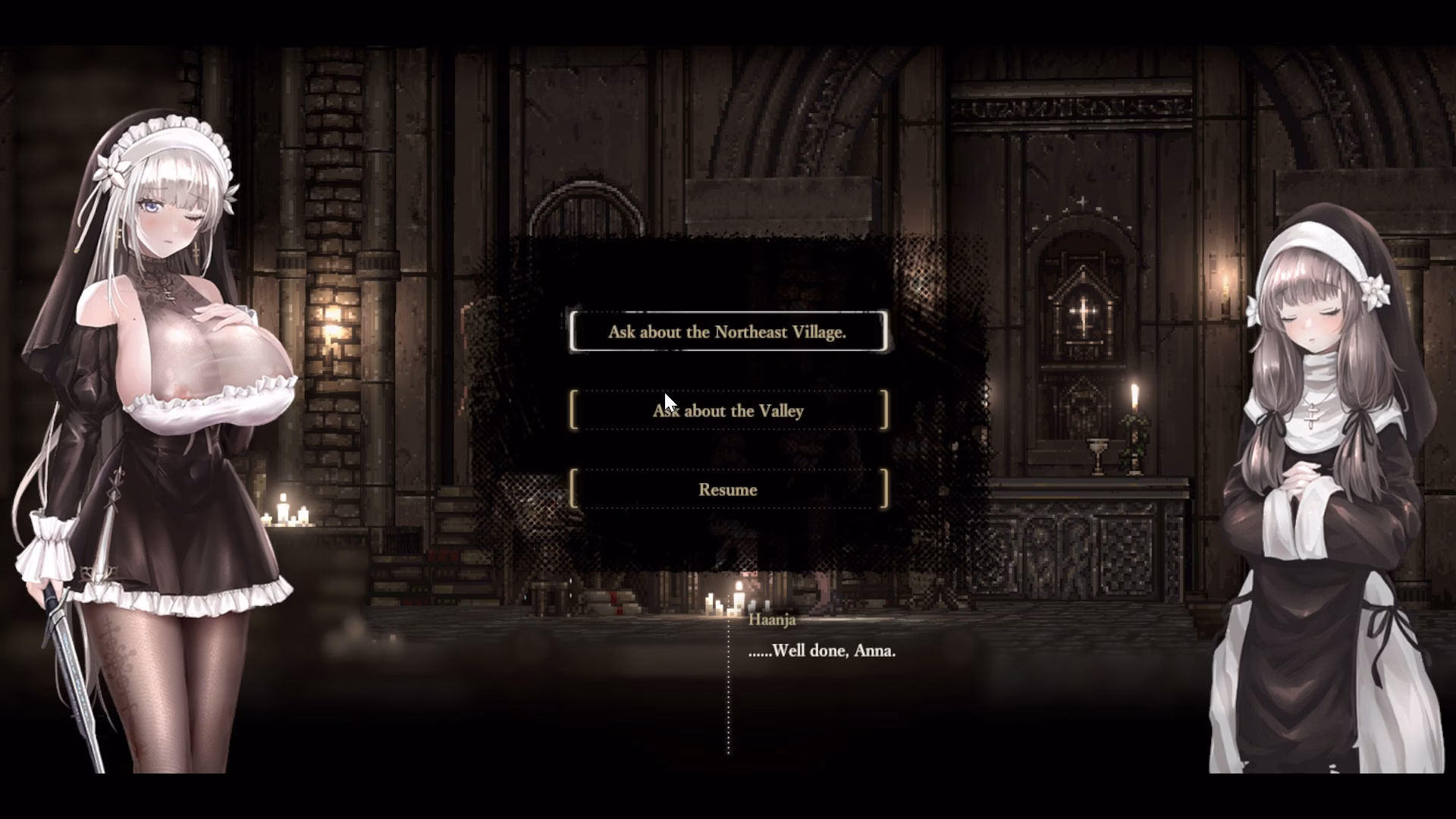Screen dimensions: 1456x819
Task: Select Resume to close the dialogue menu
Action: pyautogui.click(x=728, y=489)
